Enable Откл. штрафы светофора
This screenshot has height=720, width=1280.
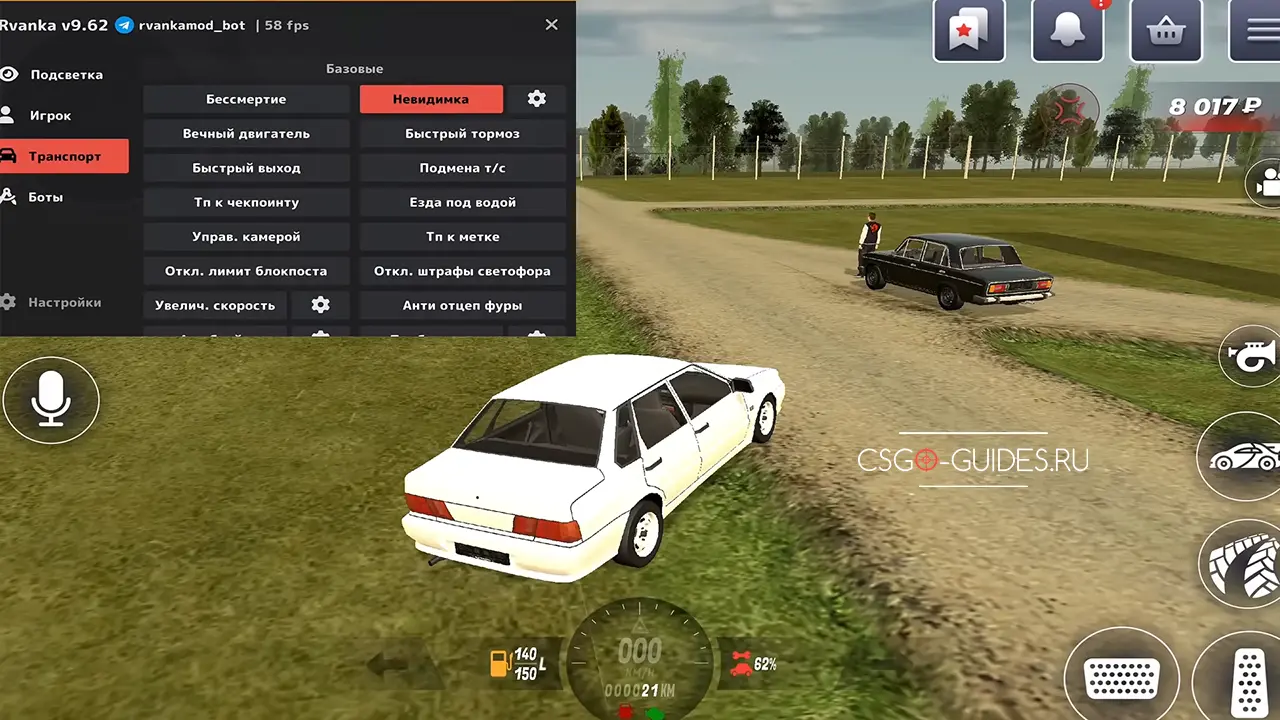point(462,271)
